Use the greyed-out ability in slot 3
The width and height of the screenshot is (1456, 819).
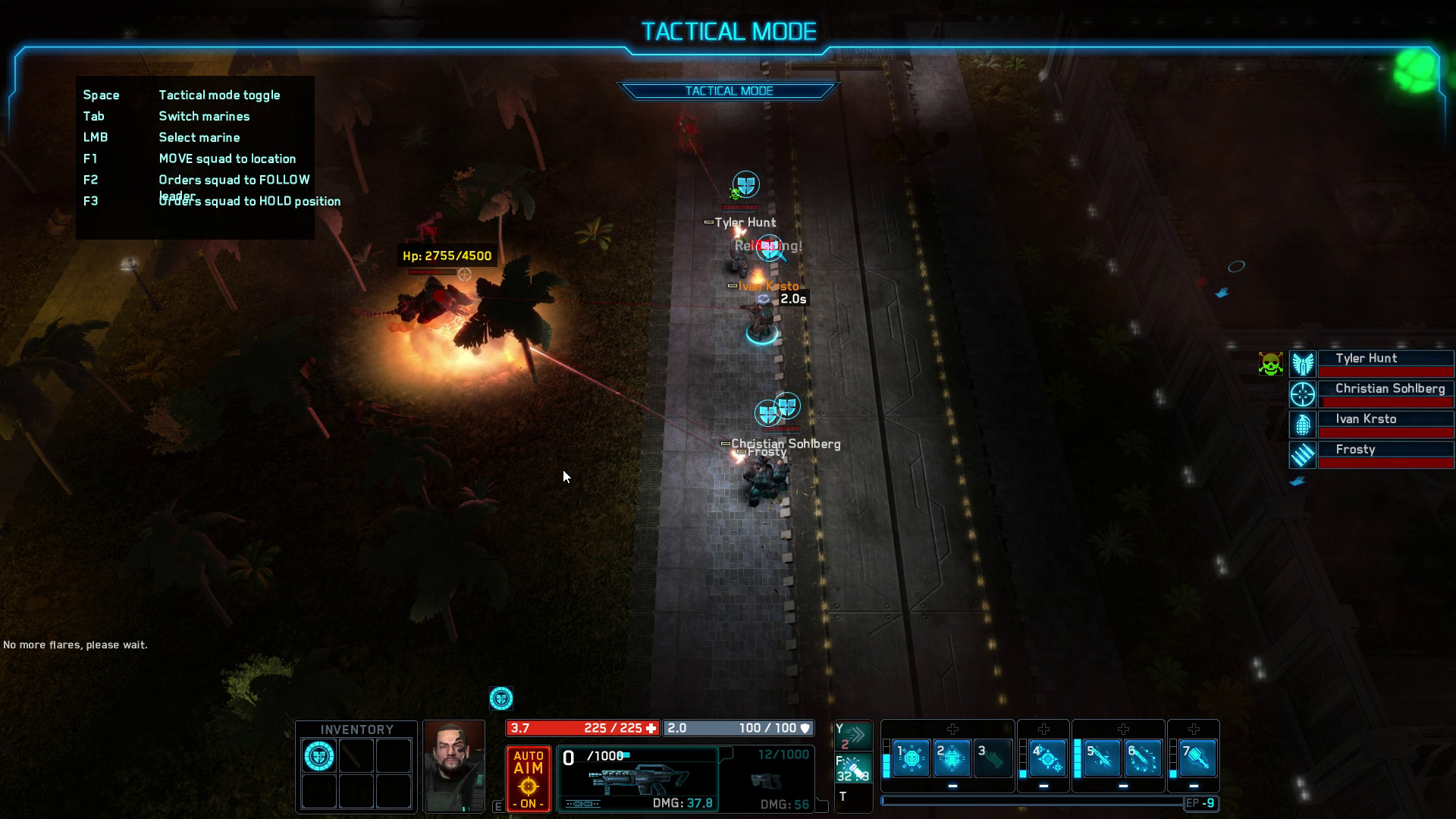(993, 757)
